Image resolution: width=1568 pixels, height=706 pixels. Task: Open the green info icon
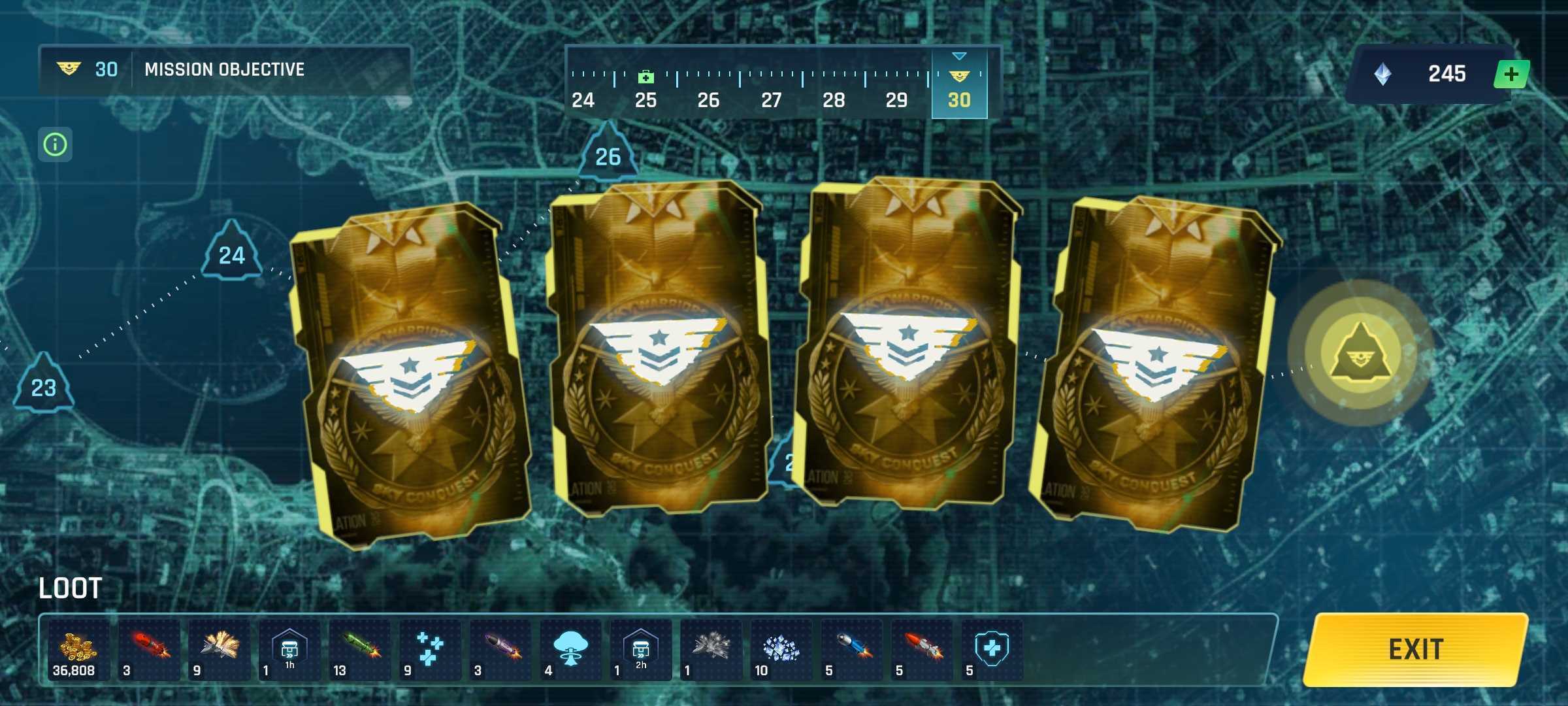click(x=55, y=144)
